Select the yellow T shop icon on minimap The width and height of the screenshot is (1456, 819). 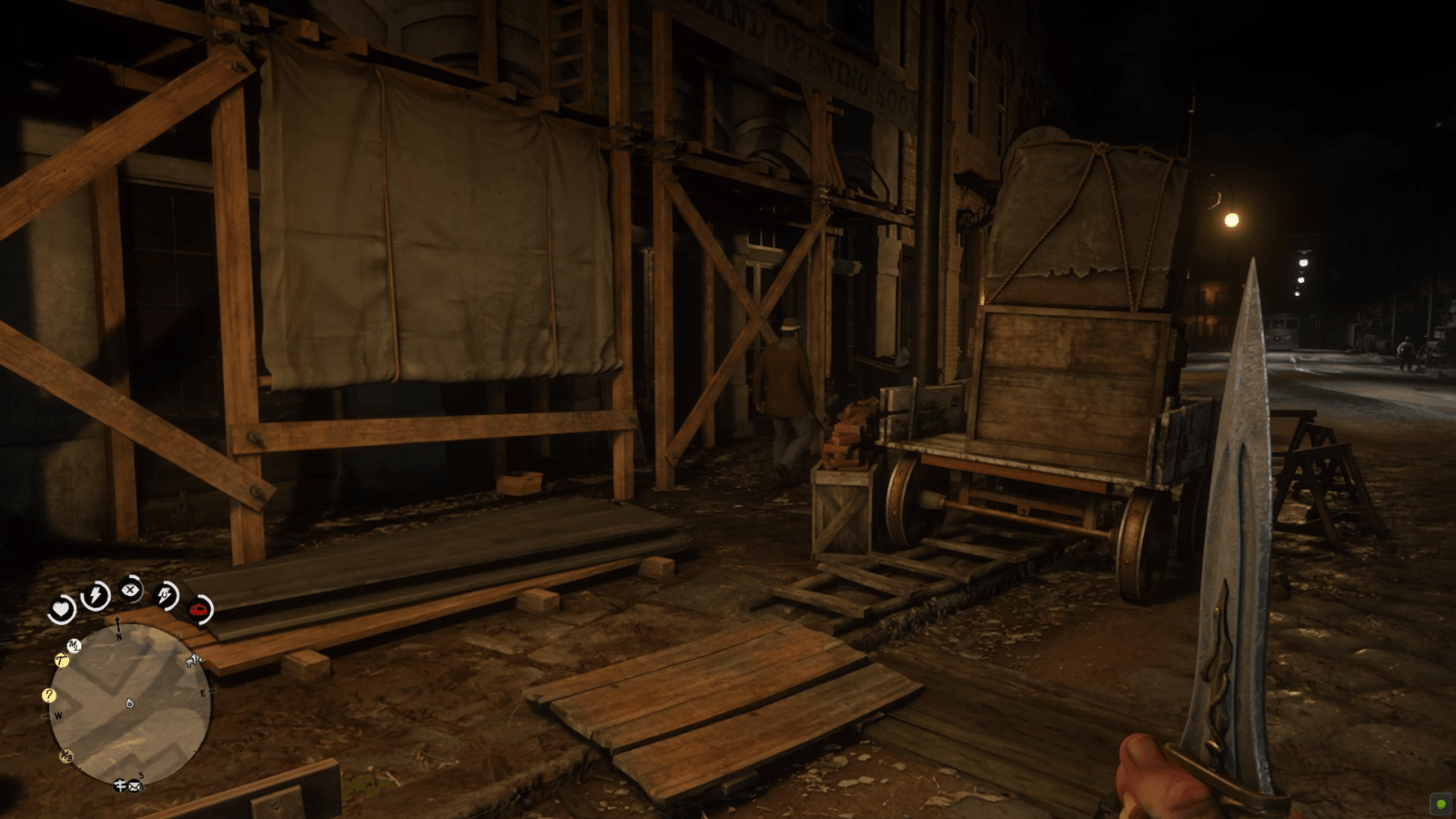pyautogui.click(x=61, y=661)
